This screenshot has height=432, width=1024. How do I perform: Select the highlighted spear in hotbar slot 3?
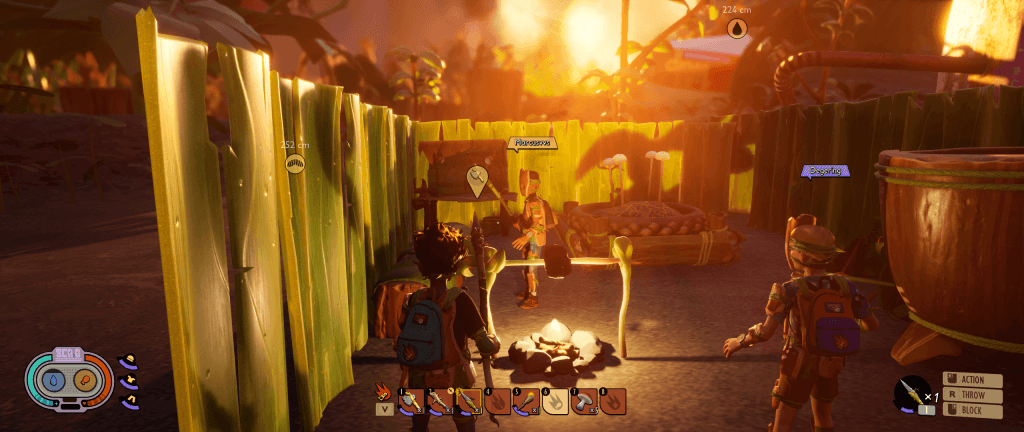469,402
